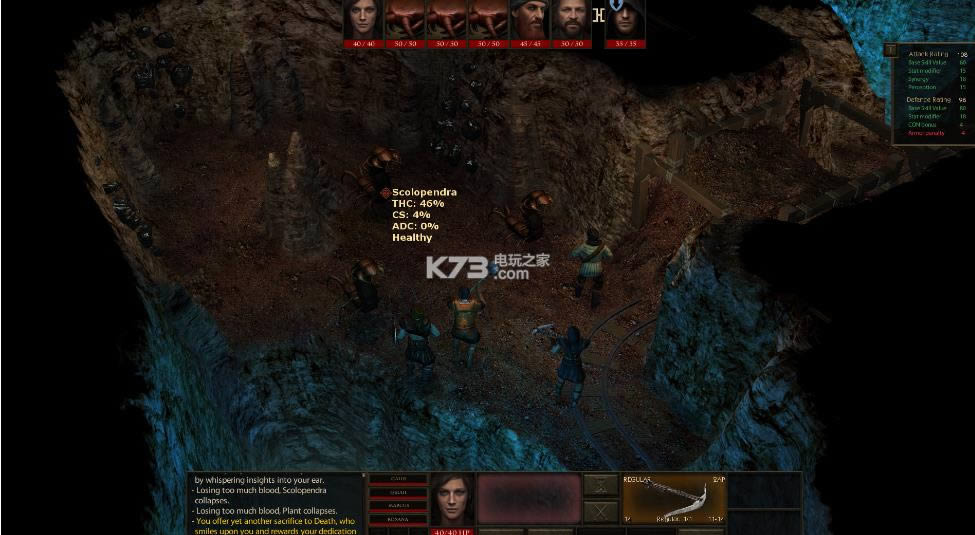The height and width of the screenshot is (535, 975).
Task: Click the top red button left of portrait
Action: [x=398, y=480]
